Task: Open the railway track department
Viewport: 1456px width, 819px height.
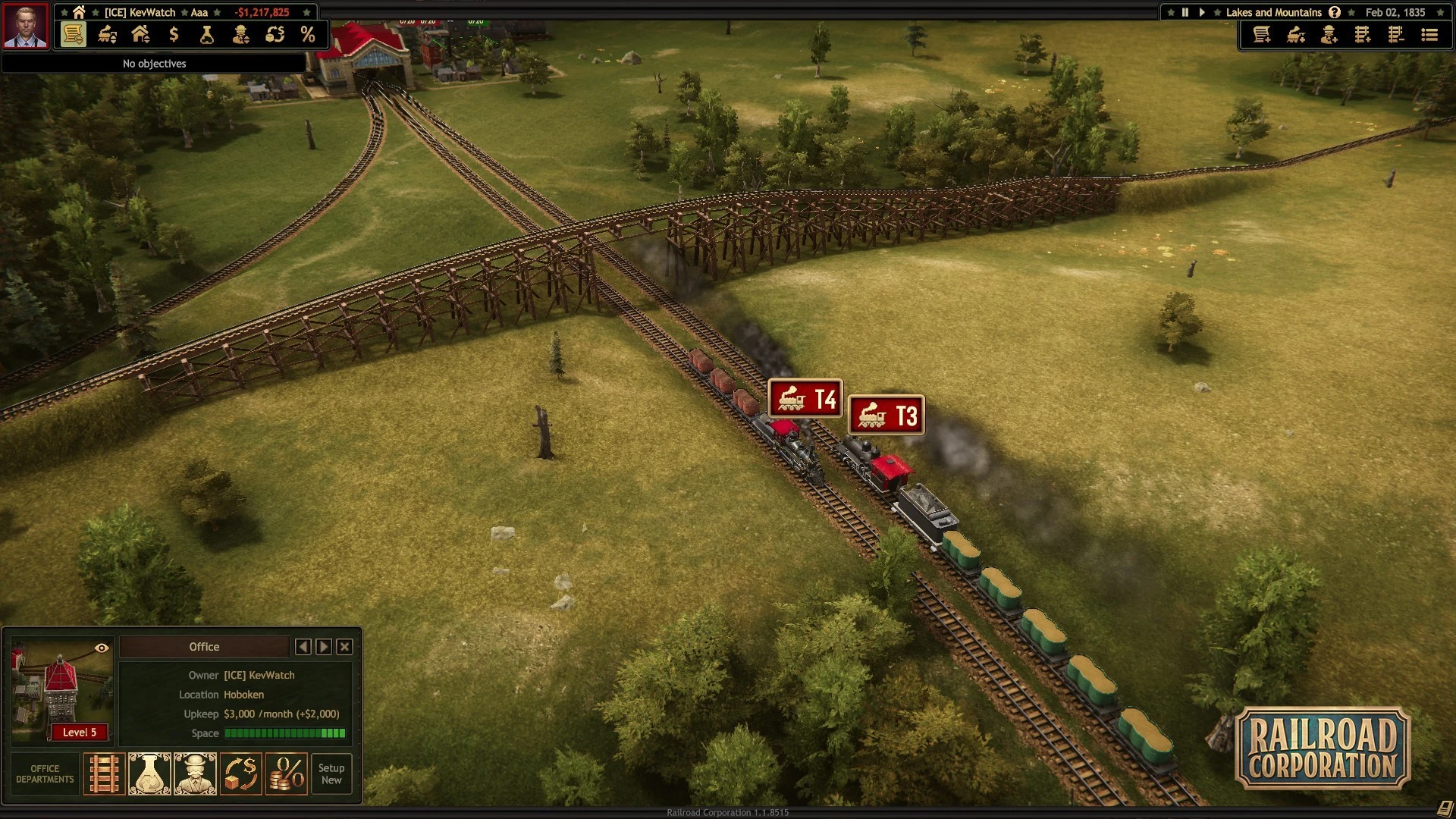Action: (x=104, y=774)
